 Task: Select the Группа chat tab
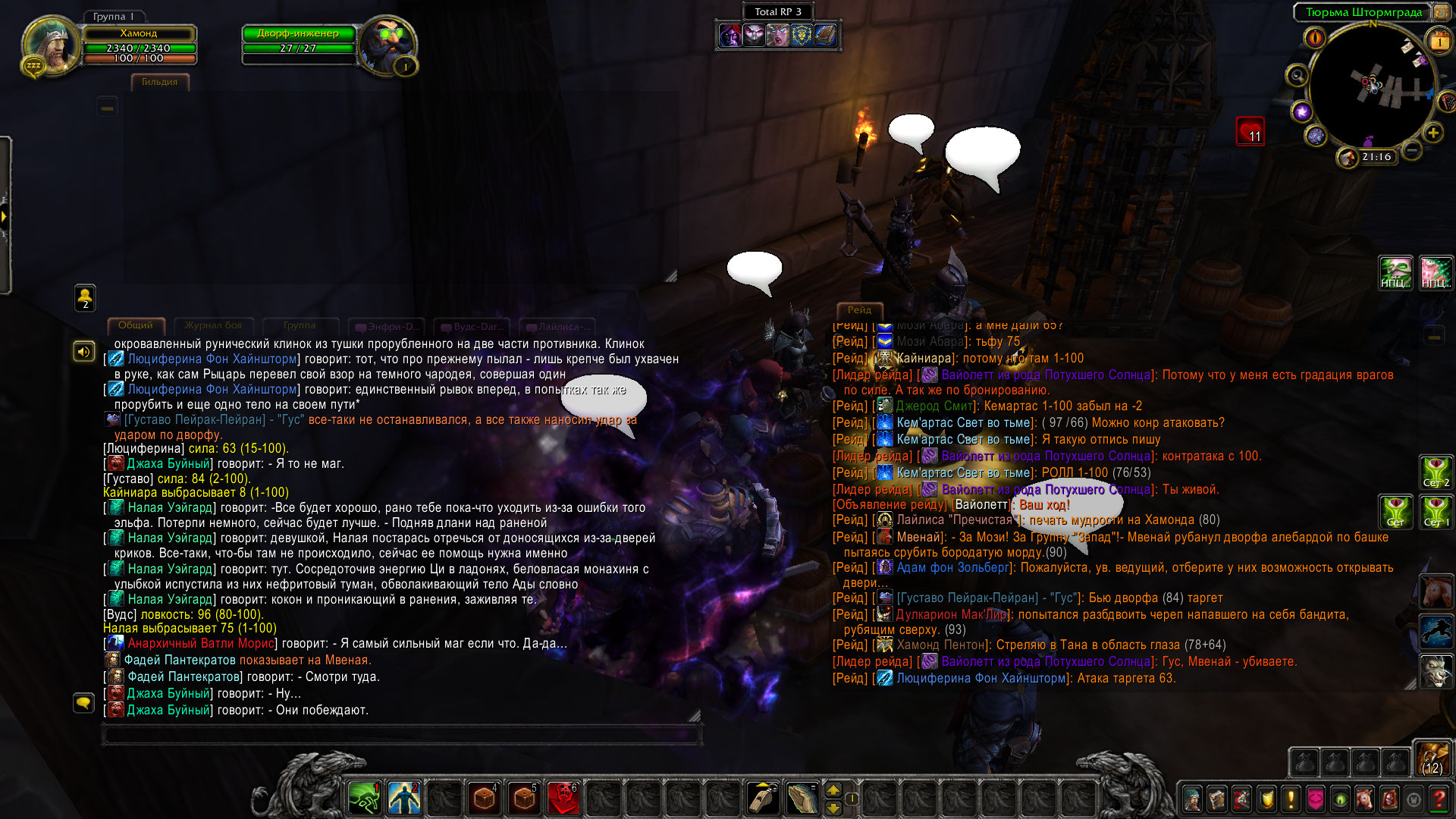[299, 325]
